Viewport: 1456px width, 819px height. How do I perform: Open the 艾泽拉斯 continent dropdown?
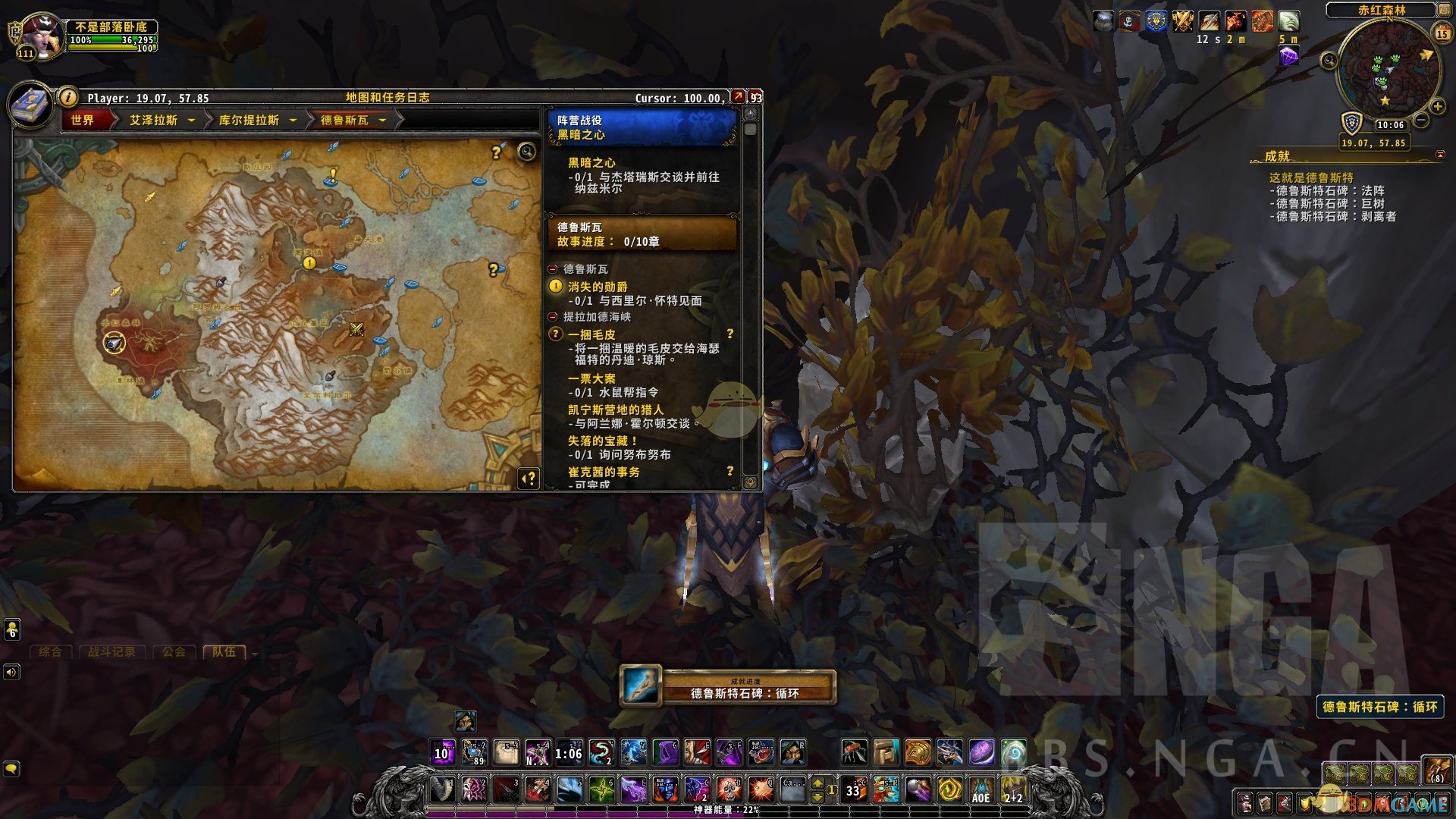[191, 120]
